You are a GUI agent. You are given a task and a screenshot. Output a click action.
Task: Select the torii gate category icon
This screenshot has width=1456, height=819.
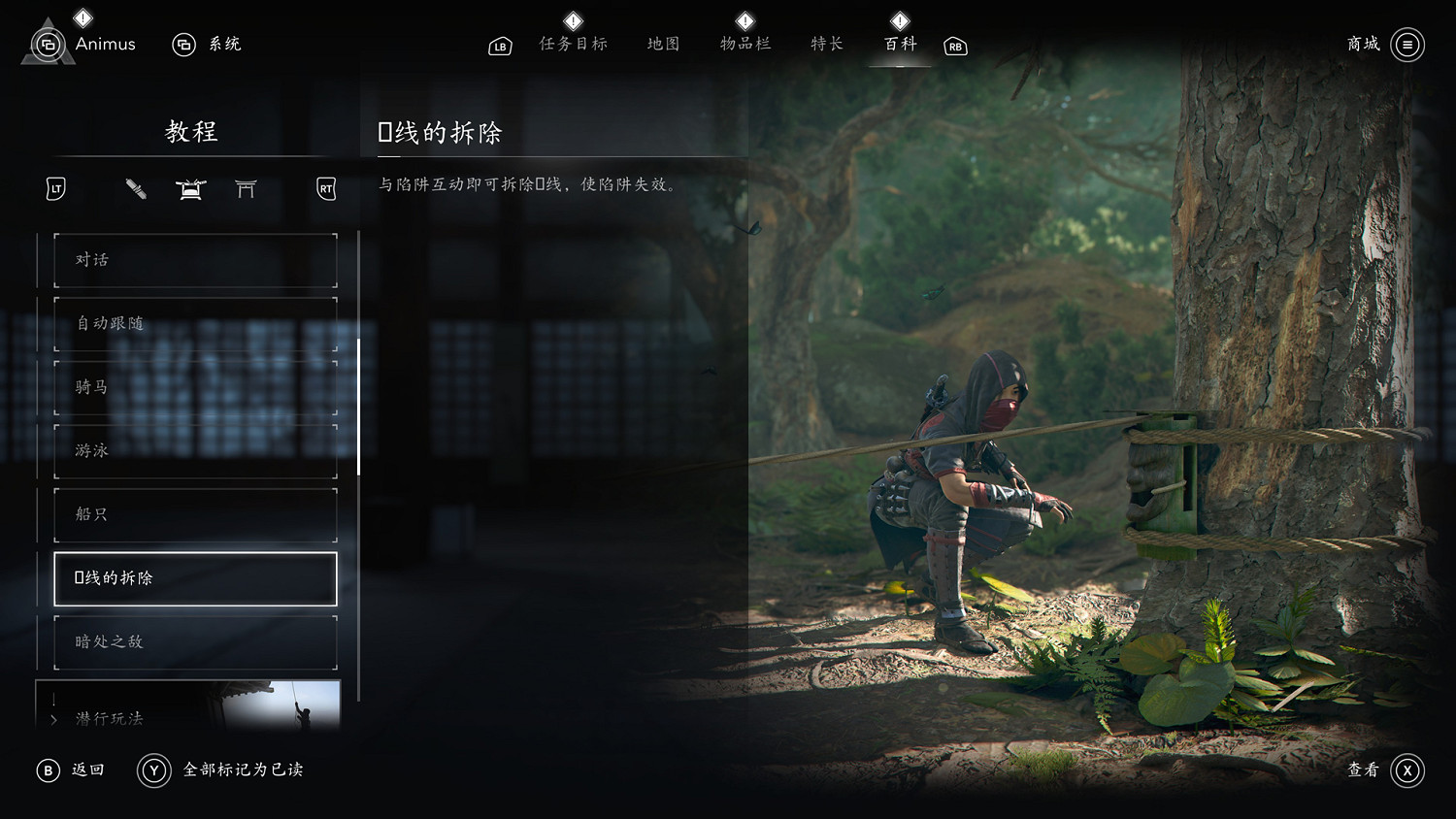[x=246, y=190]
